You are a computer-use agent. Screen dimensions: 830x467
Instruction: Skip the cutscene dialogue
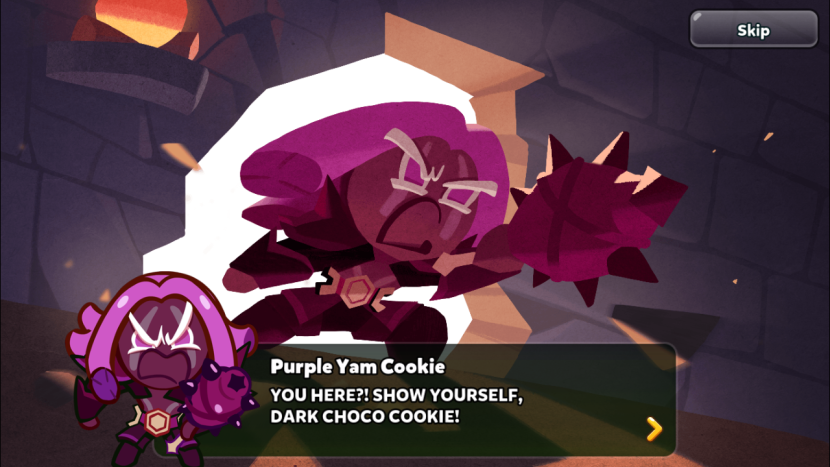click(753, 30)
